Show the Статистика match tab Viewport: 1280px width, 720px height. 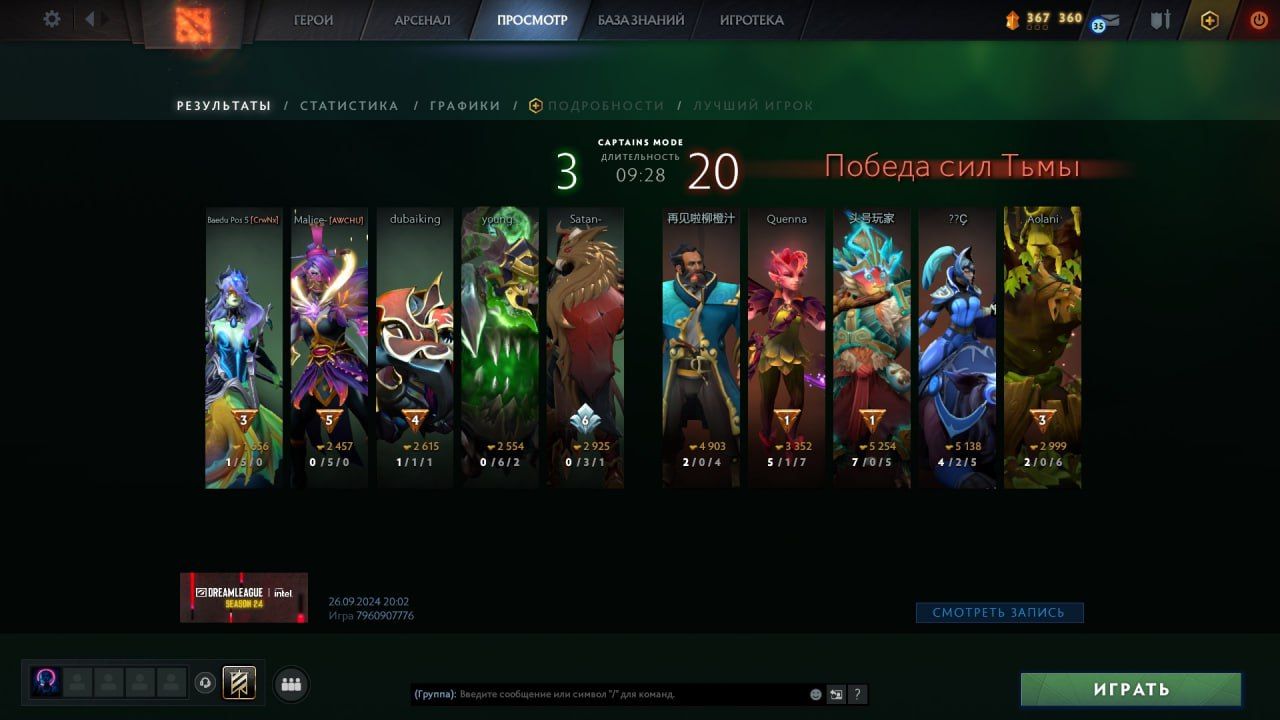point(349,106)
